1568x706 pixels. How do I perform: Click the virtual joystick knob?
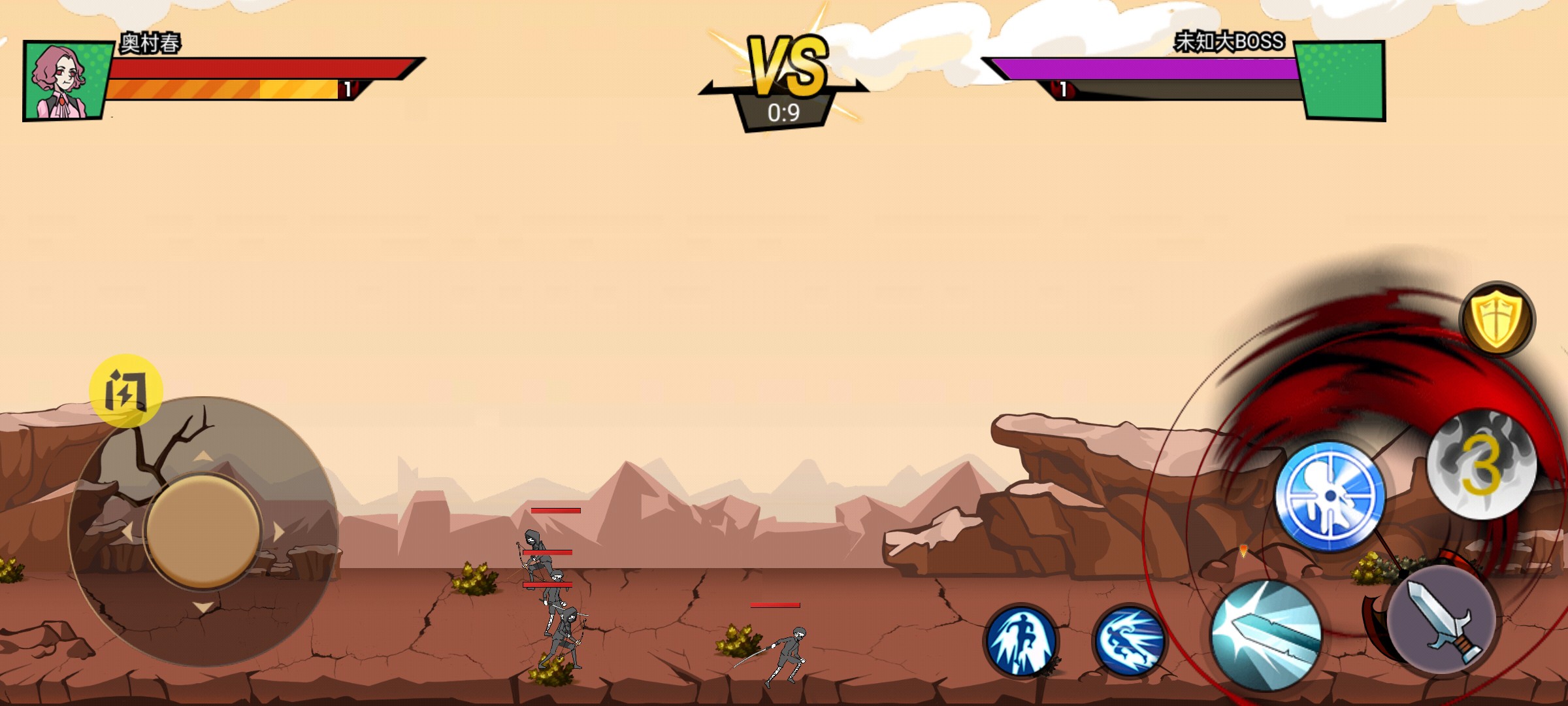pyautogui.click(x=203, y=530)
